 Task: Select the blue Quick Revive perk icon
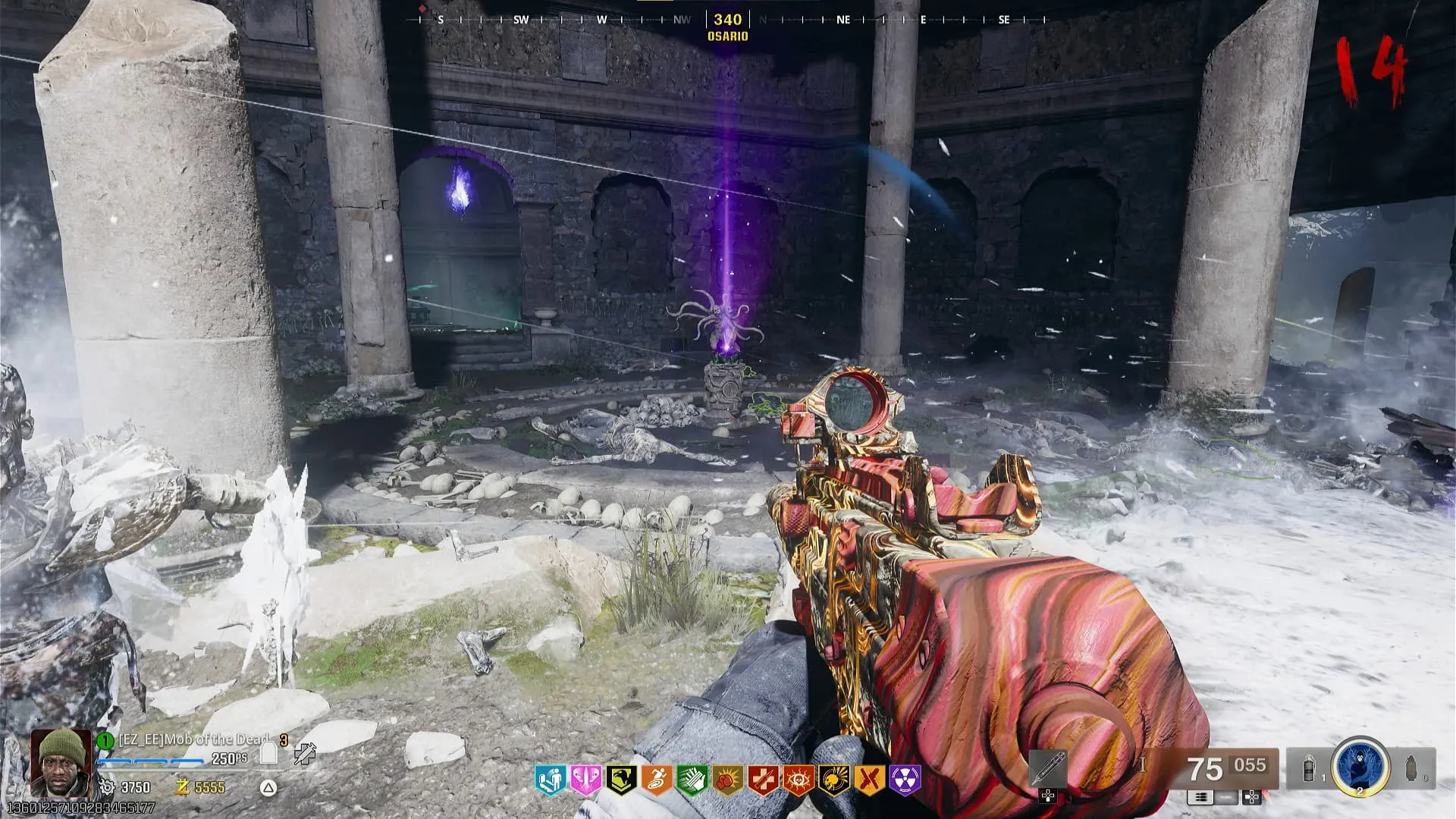551,780
